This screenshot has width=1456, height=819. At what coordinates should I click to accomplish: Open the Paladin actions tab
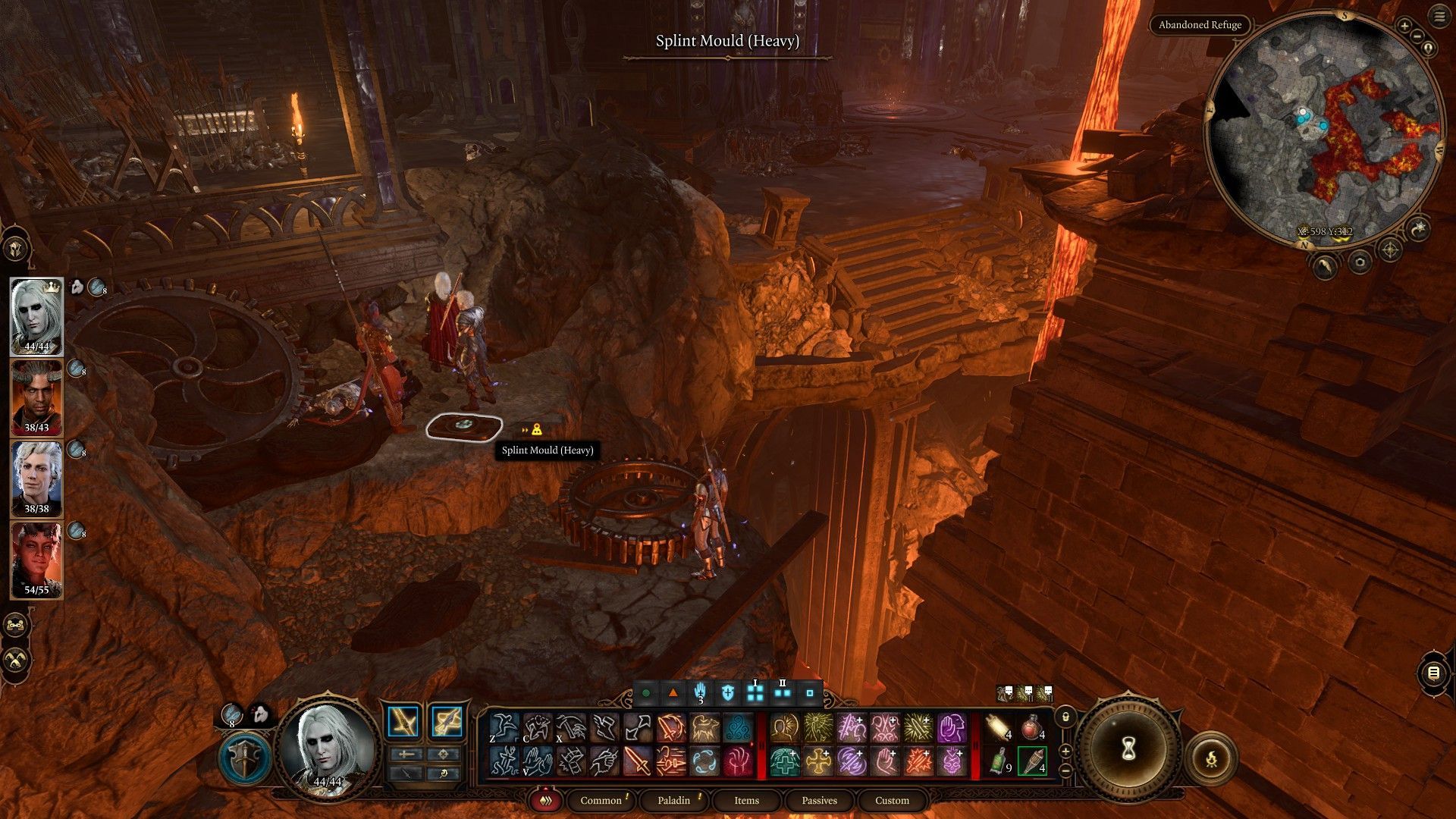pyautogui.click(x=673, y=800)
